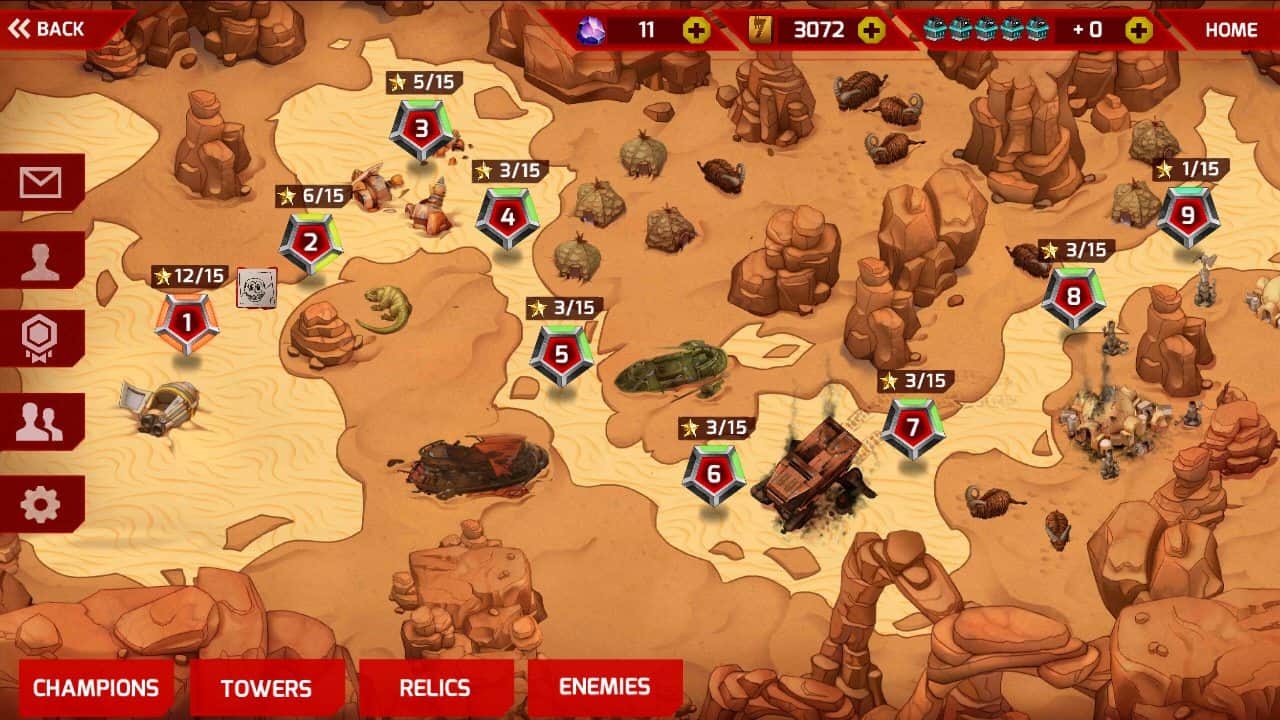Choose level 3 stage marker
Screen dimensions: 1280x720
(421, 129)
